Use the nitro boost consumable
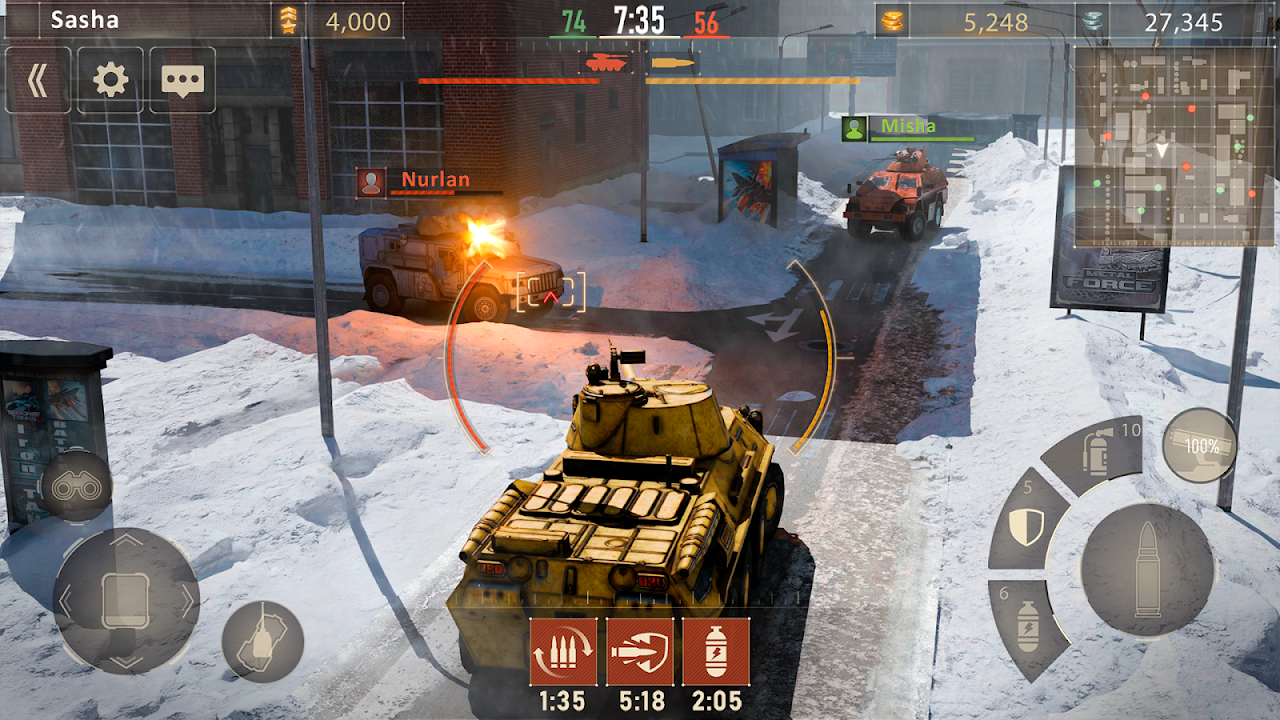The width and height of the screenshot is (1280, 720). [1027, 622]
